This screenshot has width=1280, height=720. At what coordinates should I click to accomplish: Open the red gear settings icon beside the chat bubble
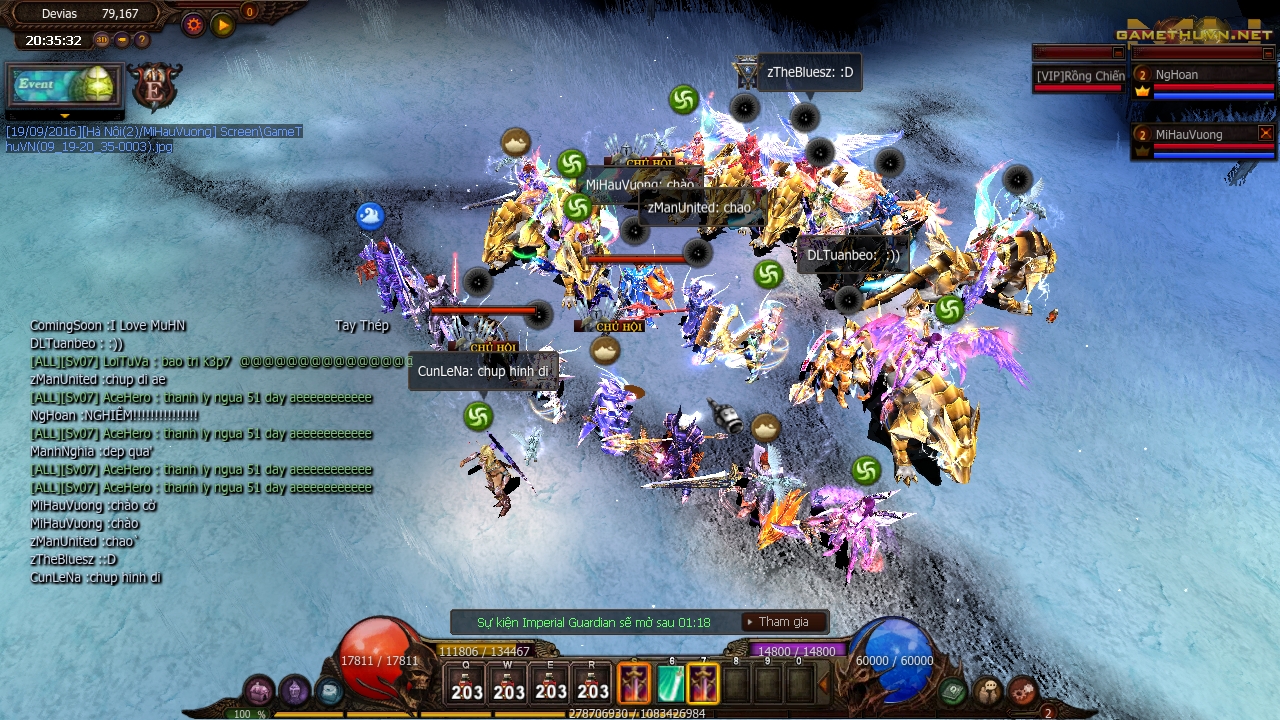point(1022,690)
